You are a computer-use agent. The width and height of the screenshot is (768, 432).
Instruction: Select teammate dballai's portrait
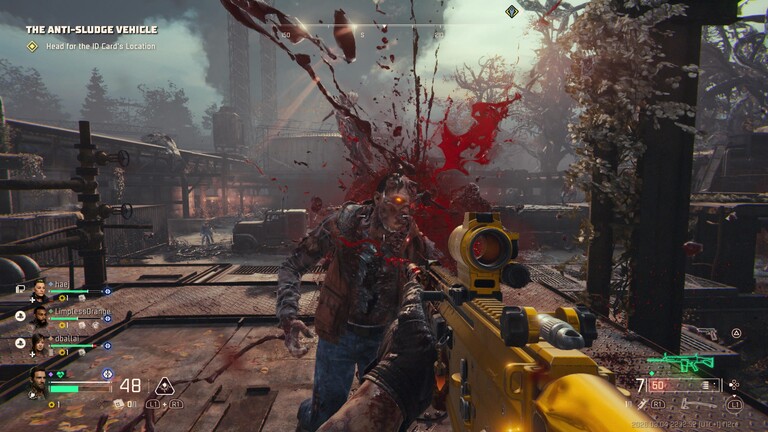coord(40,344)
